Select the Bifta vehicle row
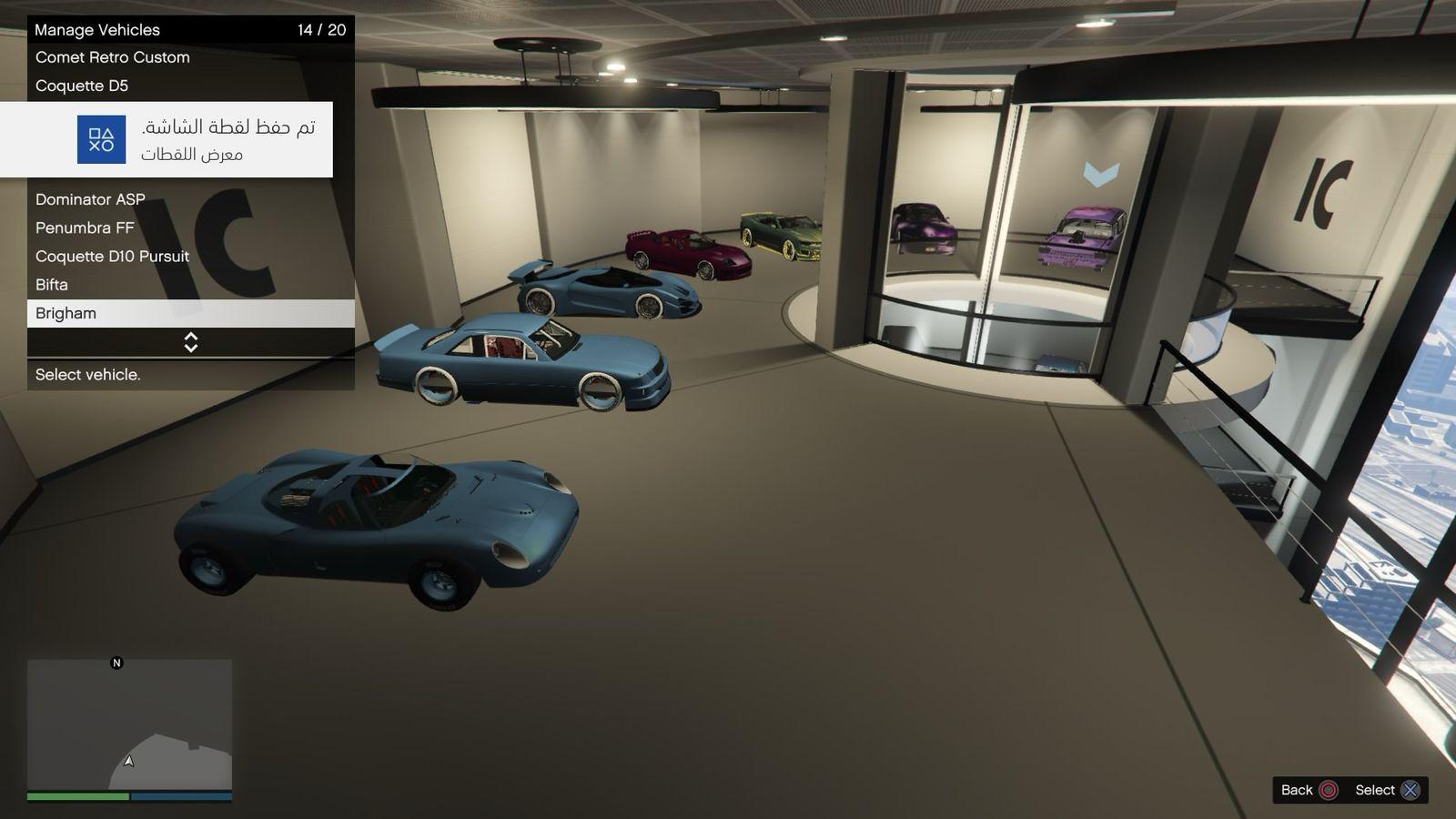The image size is (1456, 819). [52, 285]
